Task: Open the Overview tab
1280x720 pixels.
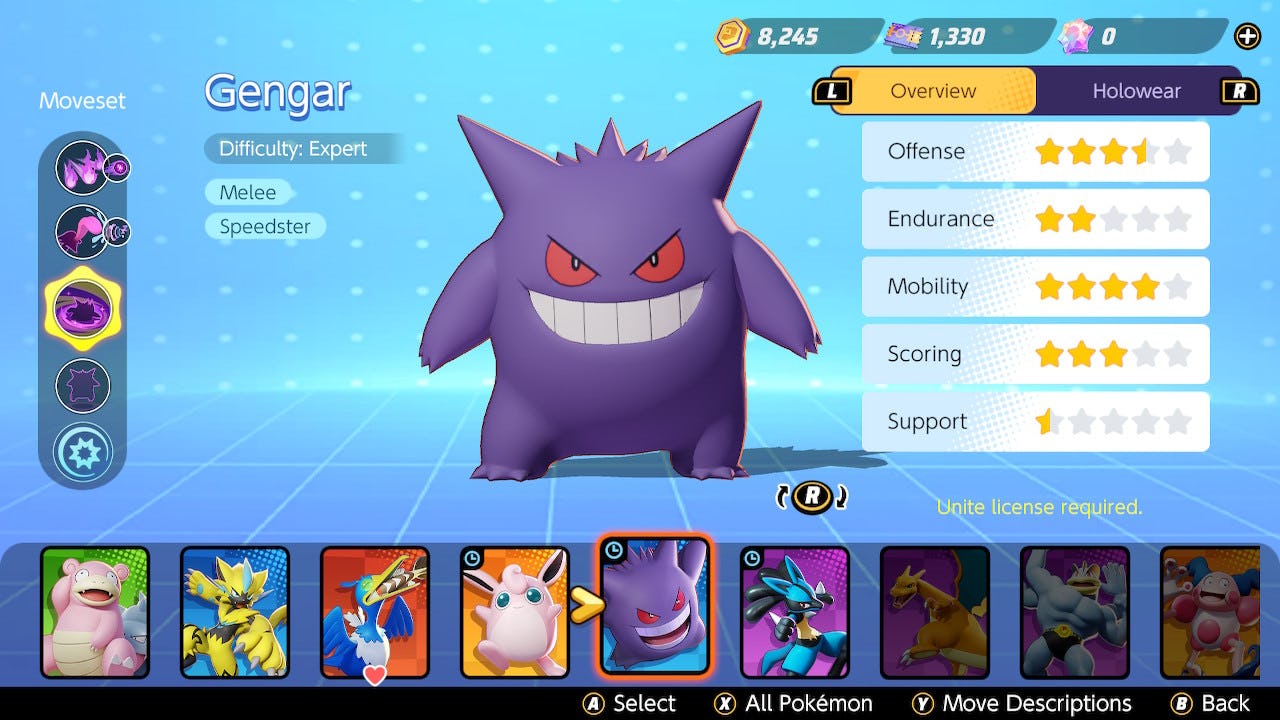Action: (933, 91)
